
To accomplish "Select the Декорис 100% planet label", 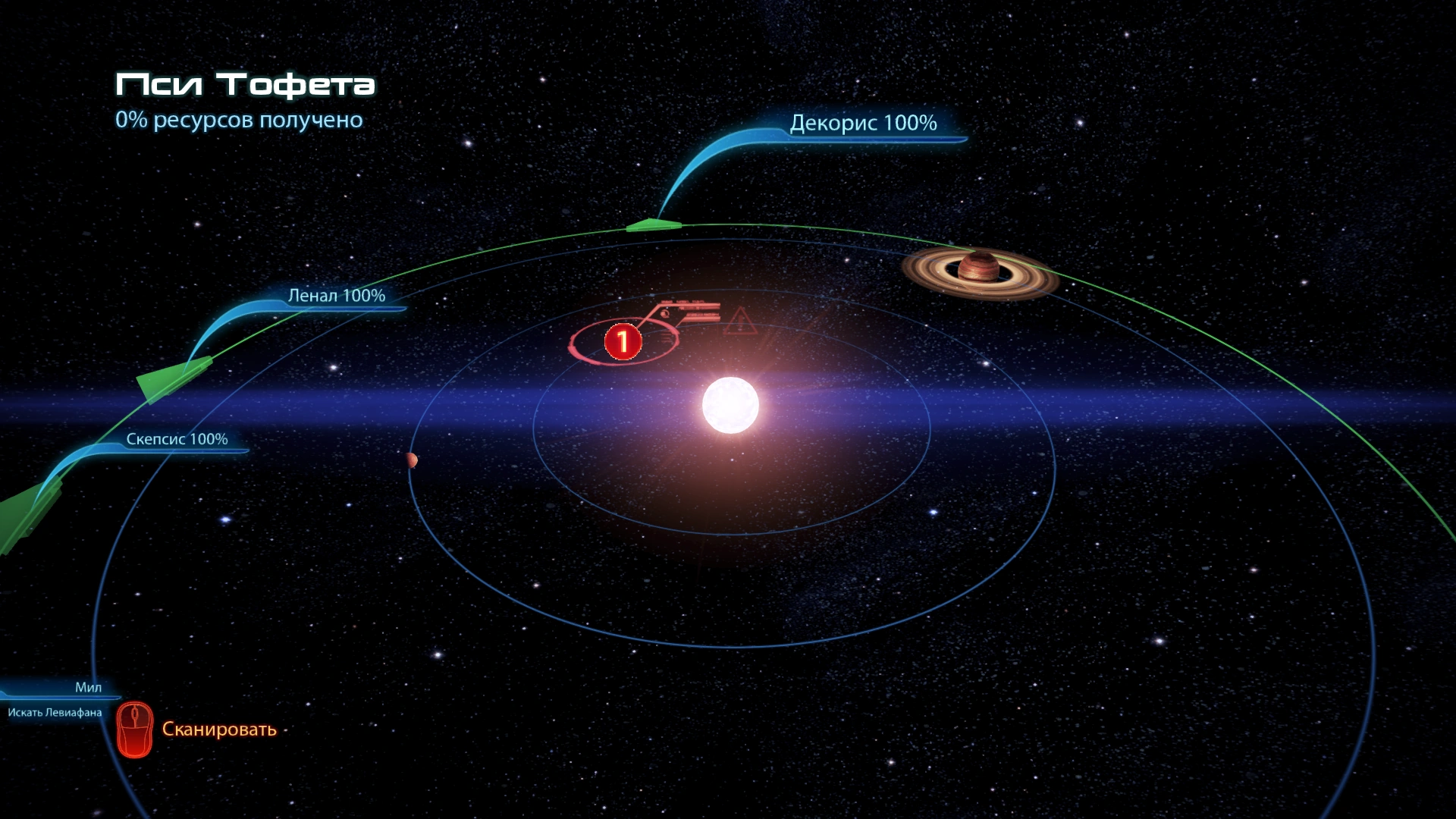I will click(863, 123).
